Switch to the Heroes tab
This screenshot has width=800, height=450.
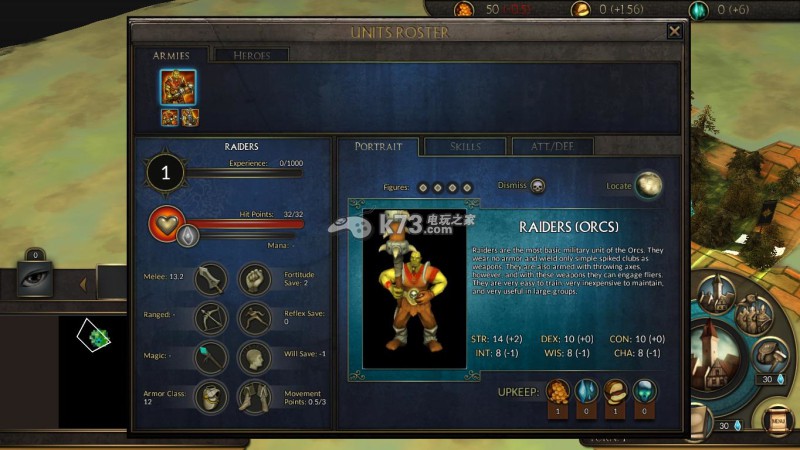251,56
